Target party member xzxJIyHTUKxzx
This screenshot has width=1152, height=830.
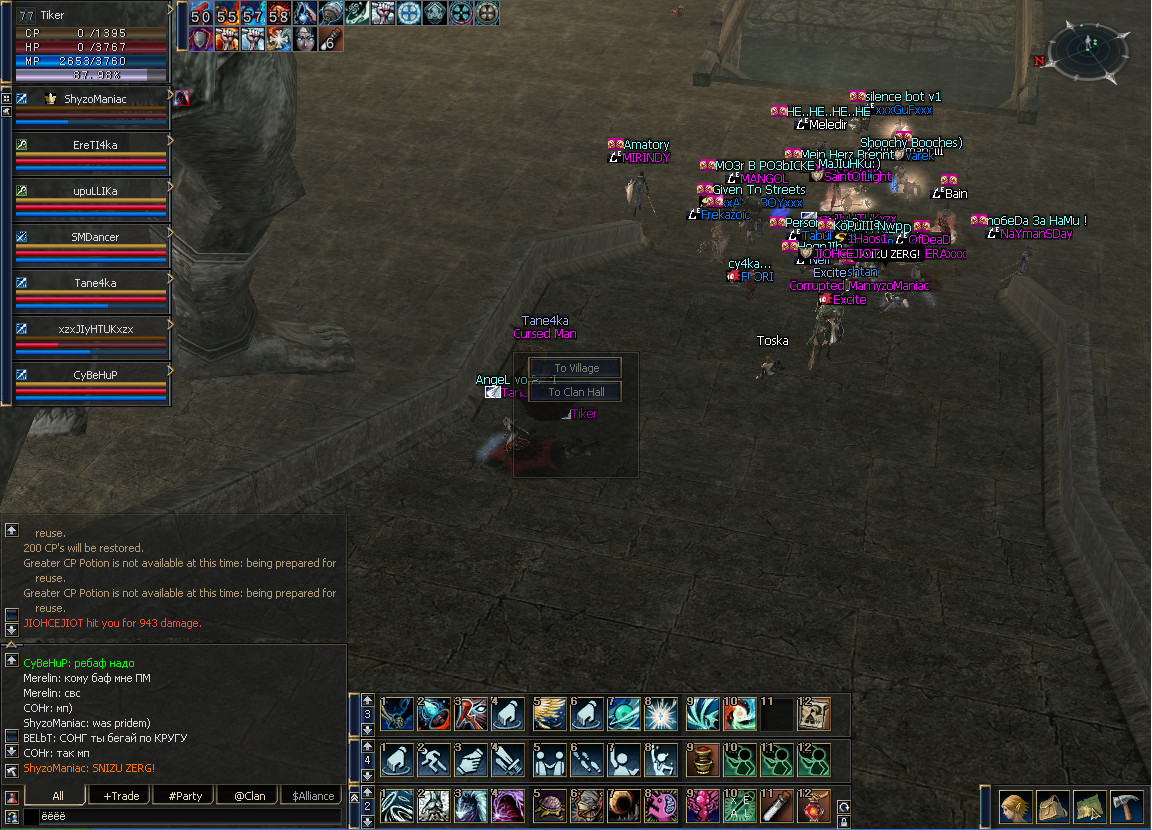(94, 329)
